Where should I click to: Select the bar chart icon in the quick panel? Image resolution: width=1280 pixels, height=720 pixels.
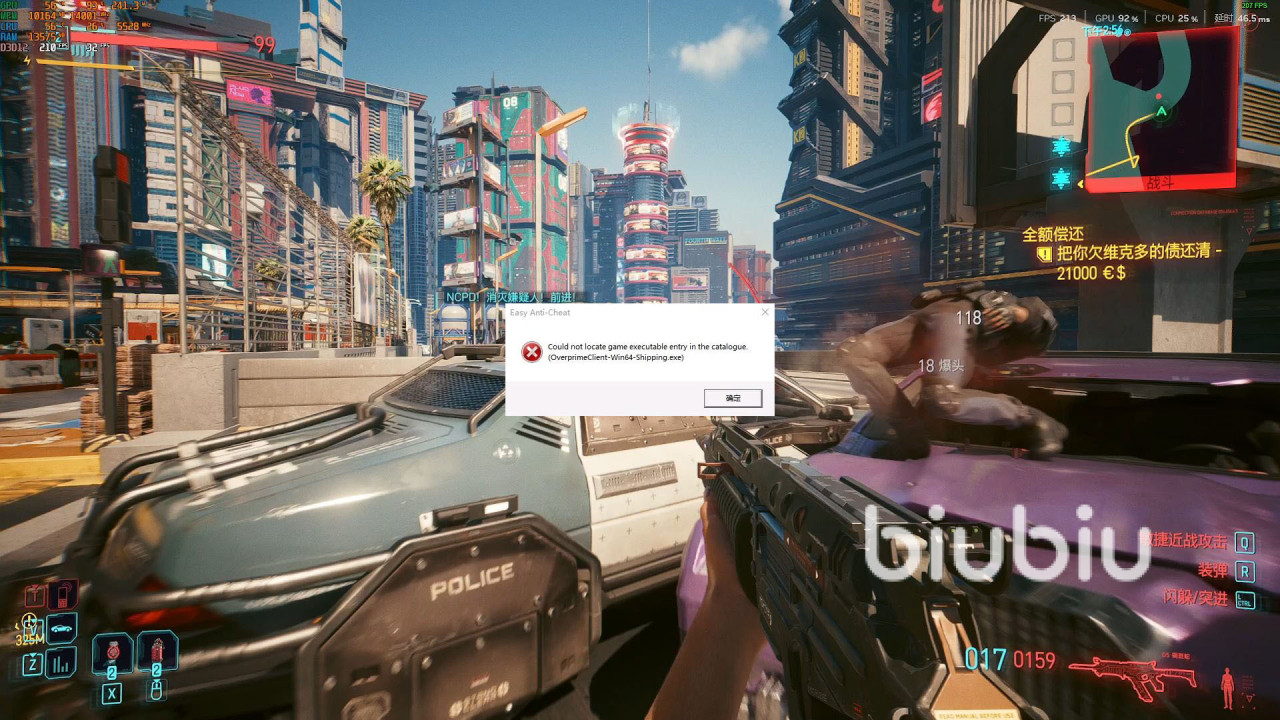(61, 661)
